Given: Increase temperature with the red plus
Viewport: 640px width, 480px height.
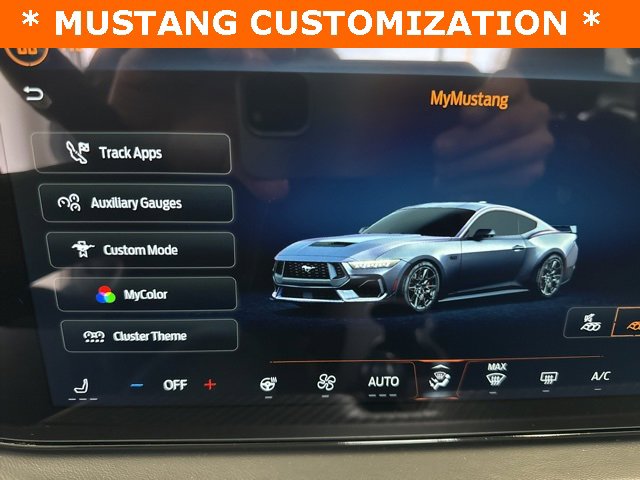Looking at the screenshot, I should click(x=210, y=385).
